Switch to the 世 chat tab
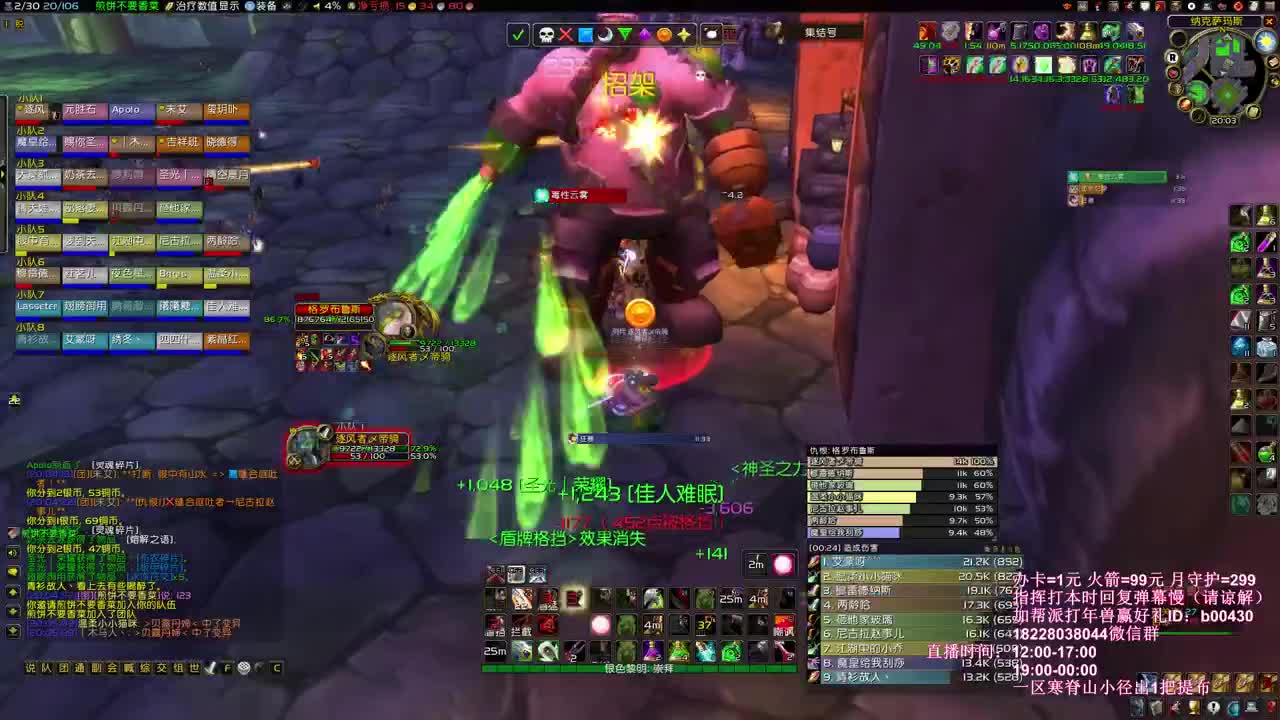This screenshot has height=720, width=1280. coord(195,667)
